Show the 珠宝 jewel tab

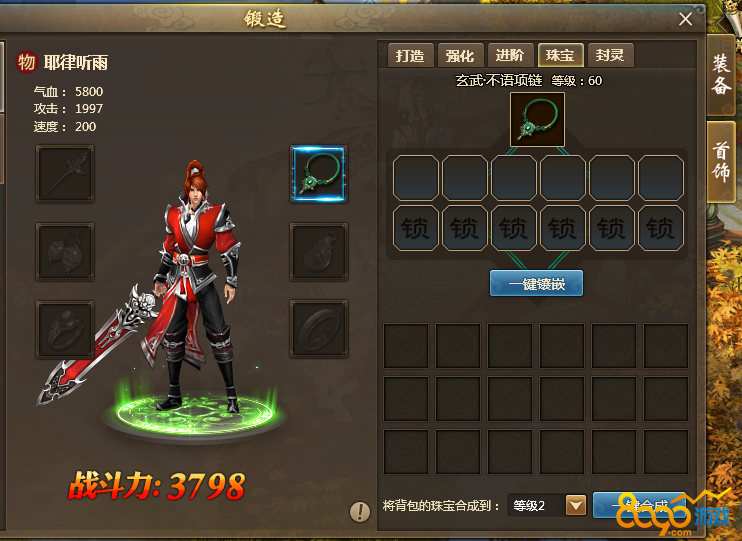pos(561,56)
